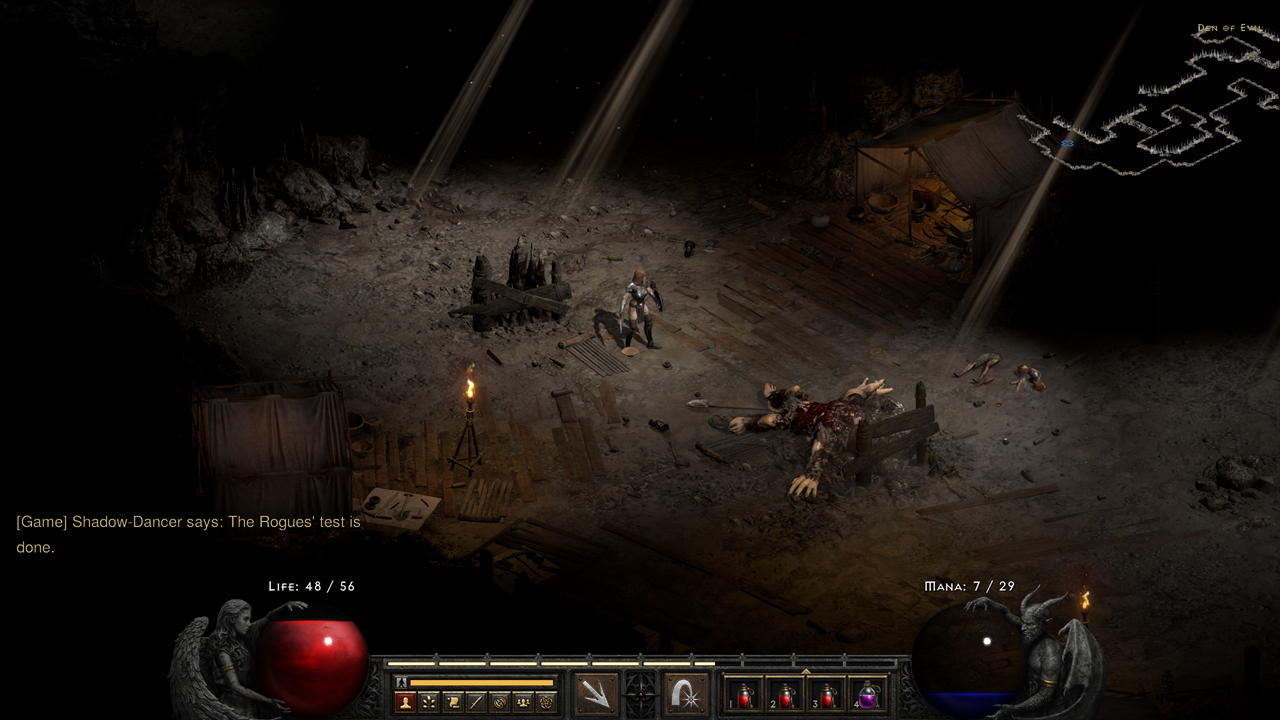
Task: Click the stamina bar
Action: tap(481, 683)
